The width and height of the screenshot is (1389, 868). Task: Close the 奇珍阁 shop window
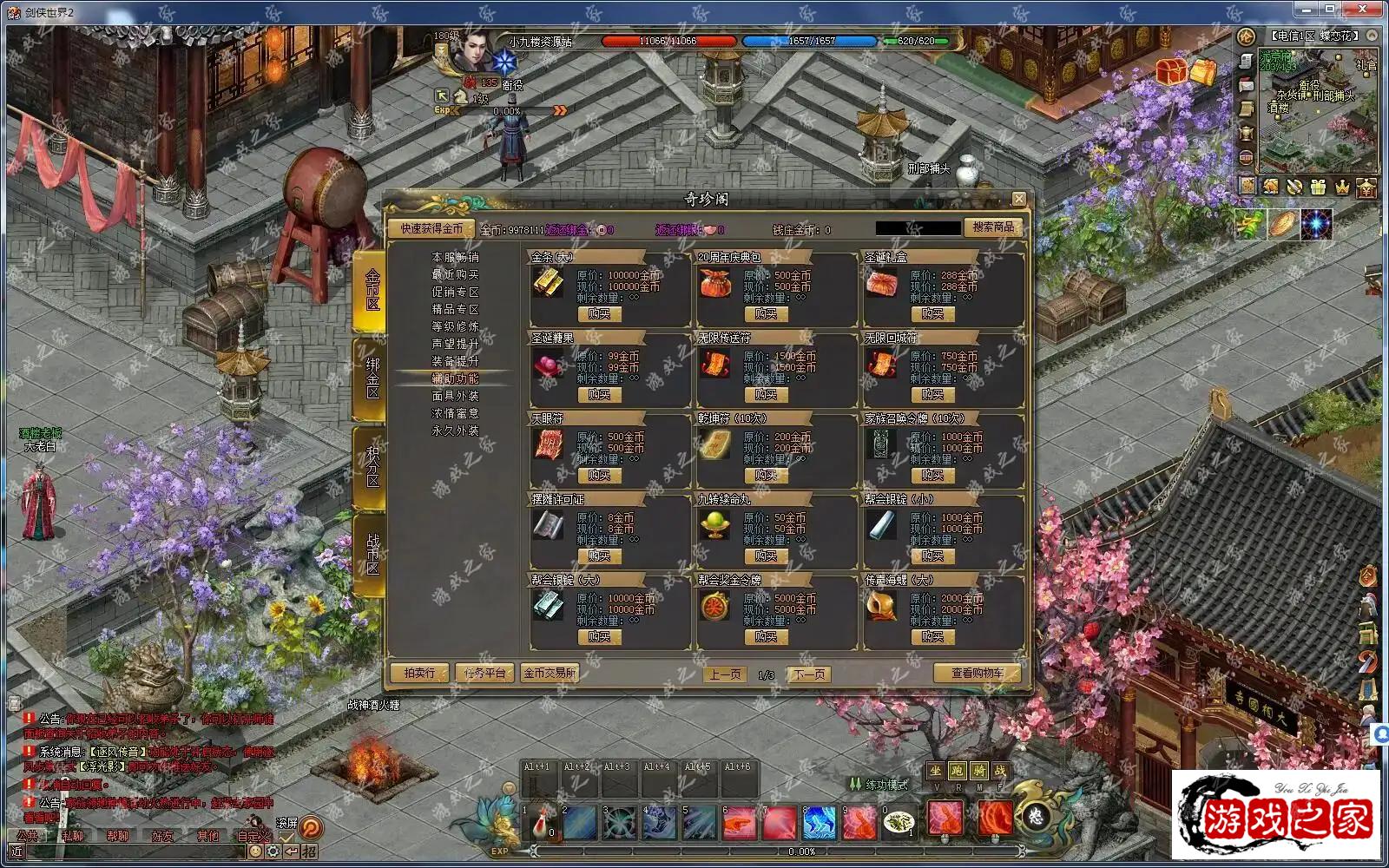pyautogui.click(x=1019, y=199)
